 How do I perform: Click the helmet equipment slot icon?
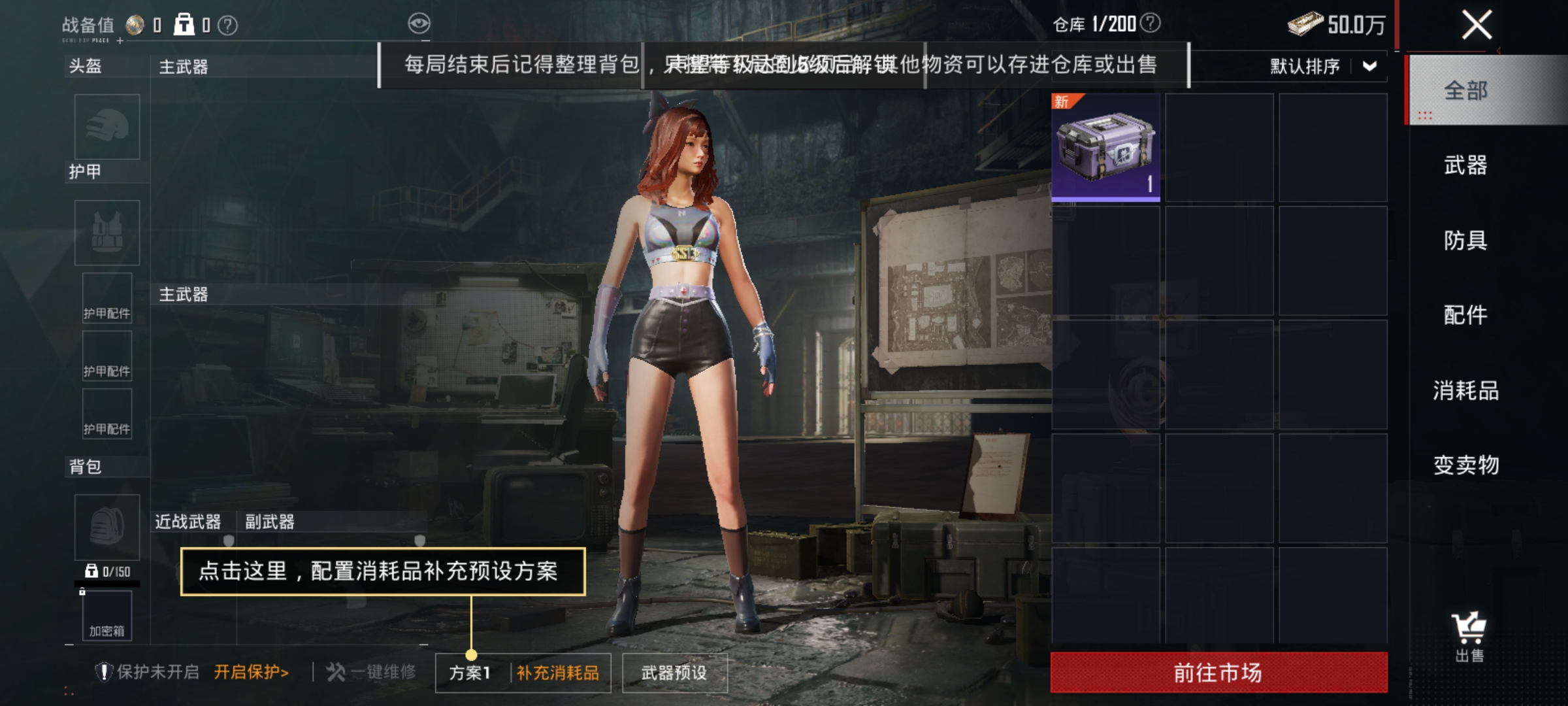coord(106,128)
